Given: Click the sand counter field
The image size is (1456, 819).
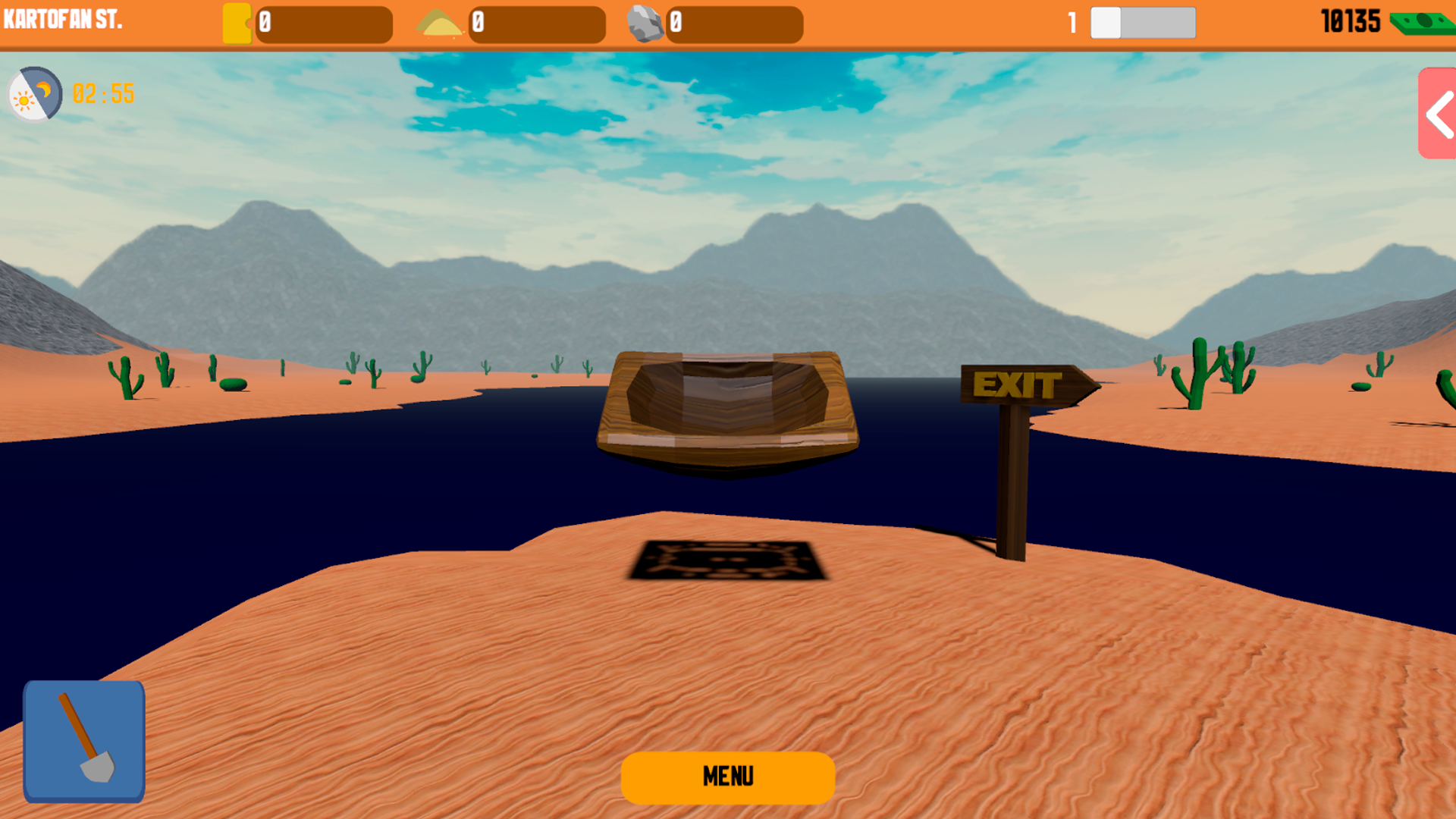Looking at the screenshot, I should point(537,23).
